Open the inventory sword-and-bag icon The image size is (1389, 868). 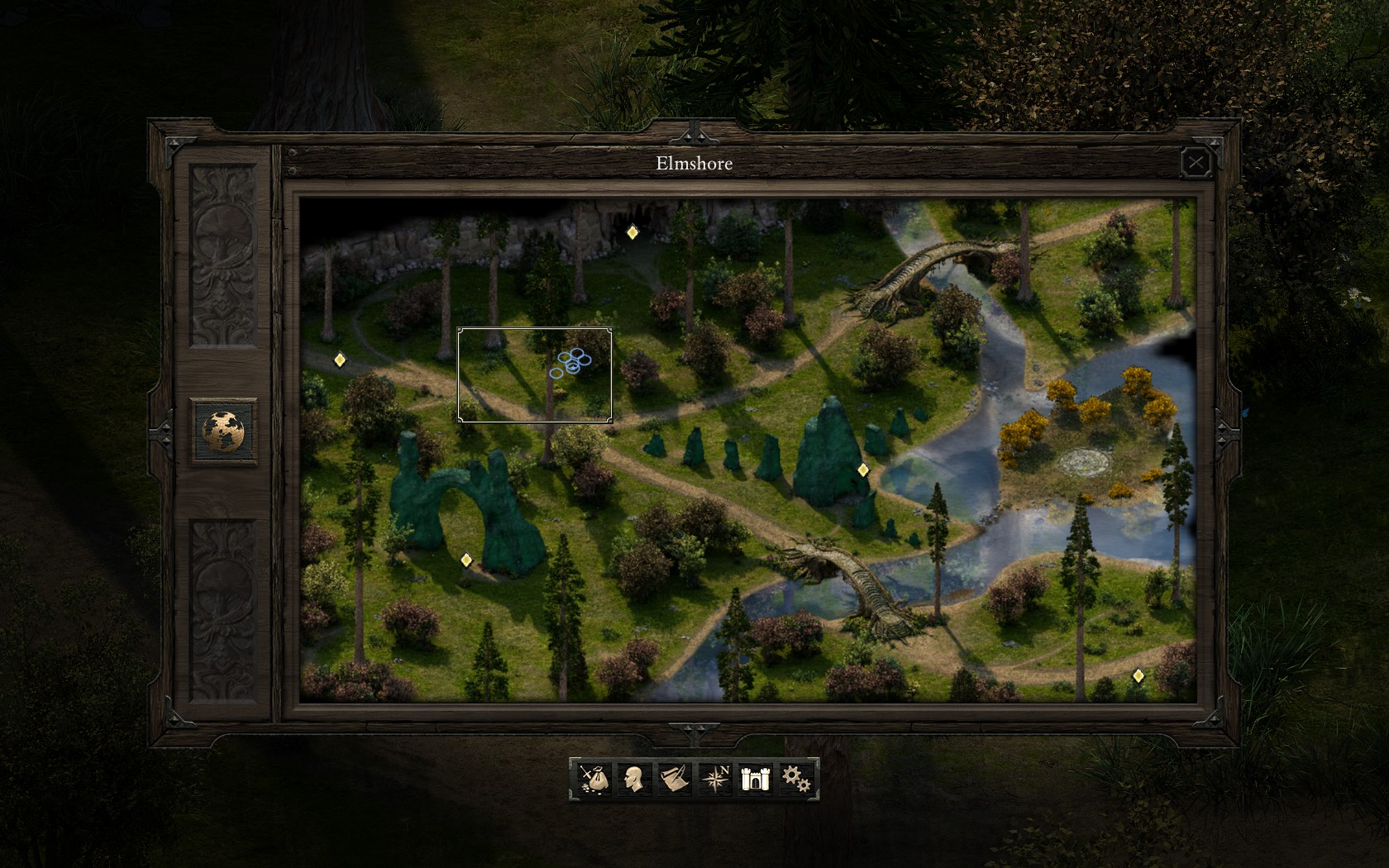click(593, 779)
